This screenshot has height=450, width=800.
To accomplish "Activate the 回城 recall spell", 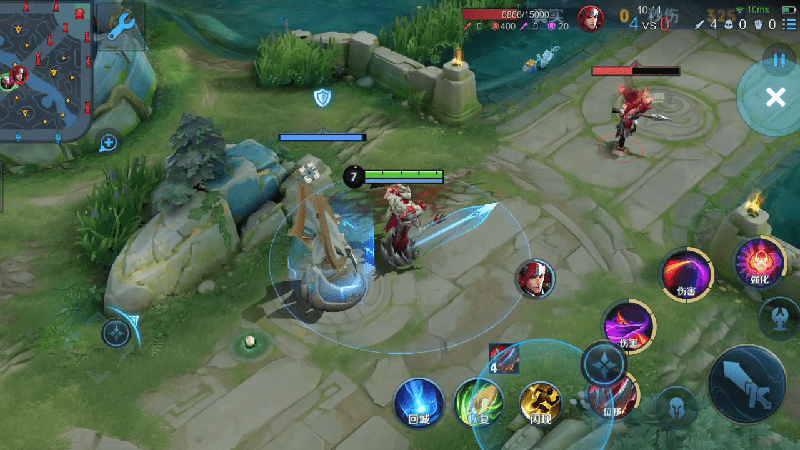I will tap(418, 402).
